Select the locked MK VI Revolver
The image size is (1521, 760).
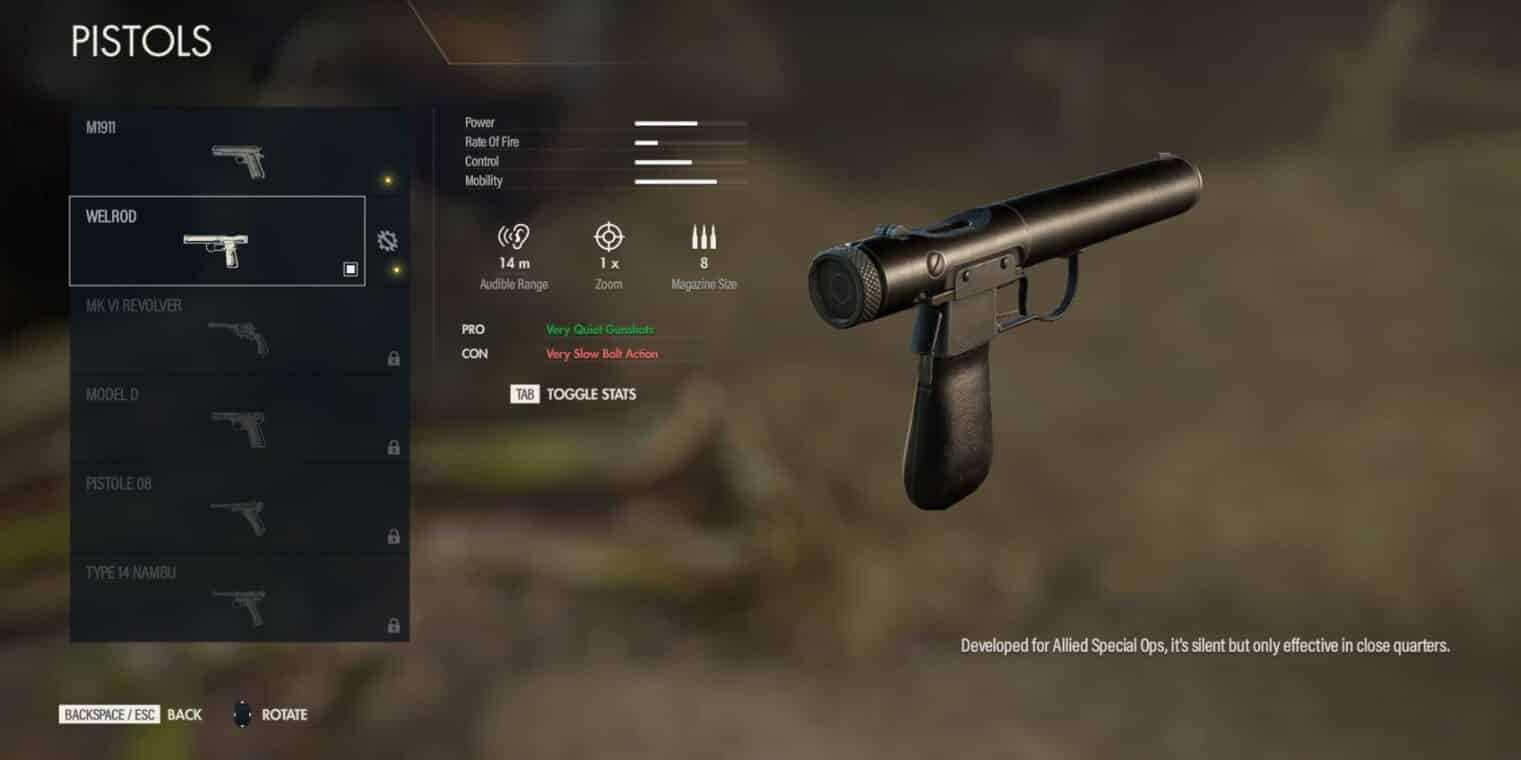coord(238,331)
